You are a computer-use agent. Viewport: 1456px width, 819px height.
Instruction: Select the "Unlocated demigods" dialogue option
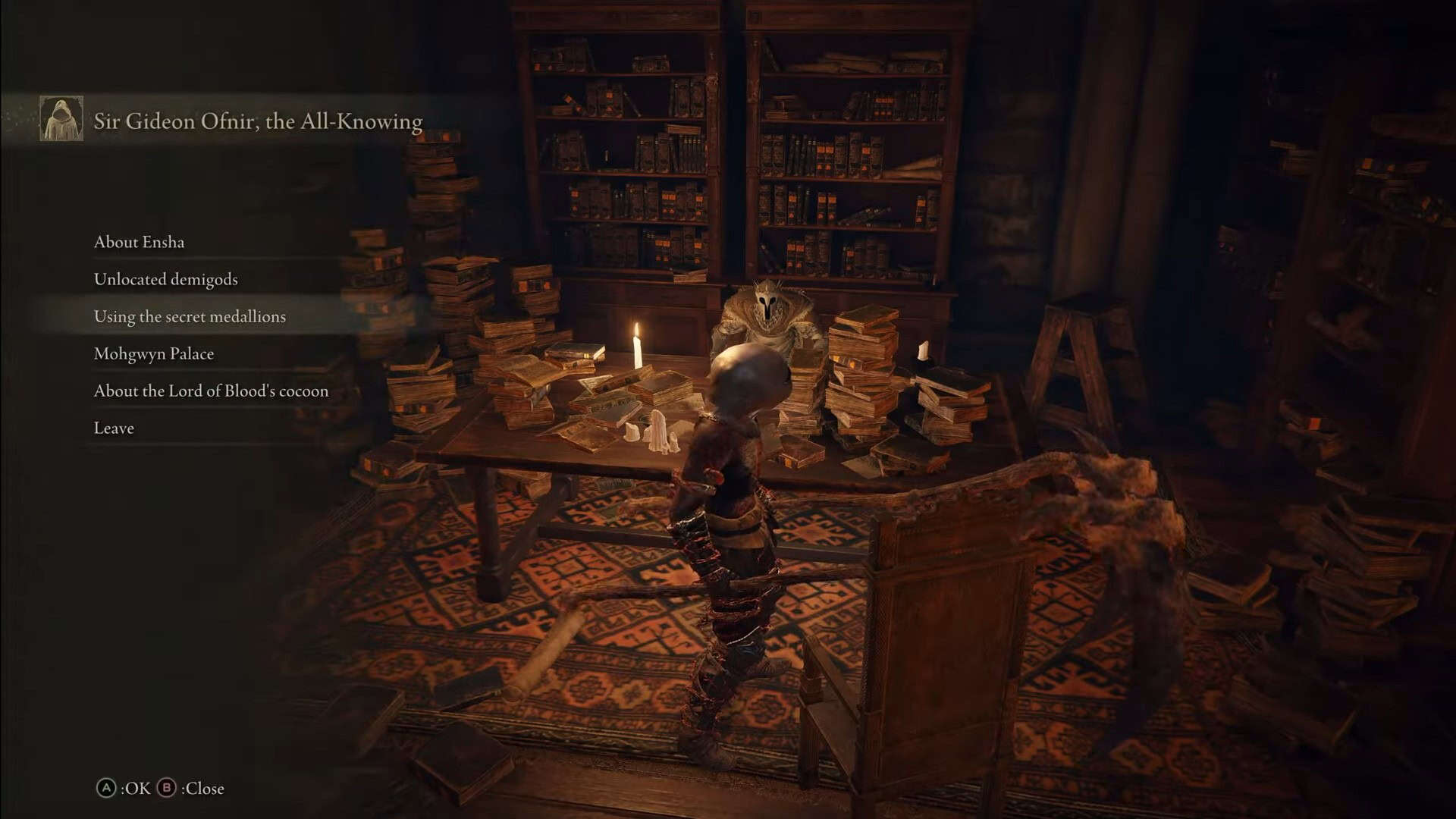pyautogui.click(x=165, y=279)
